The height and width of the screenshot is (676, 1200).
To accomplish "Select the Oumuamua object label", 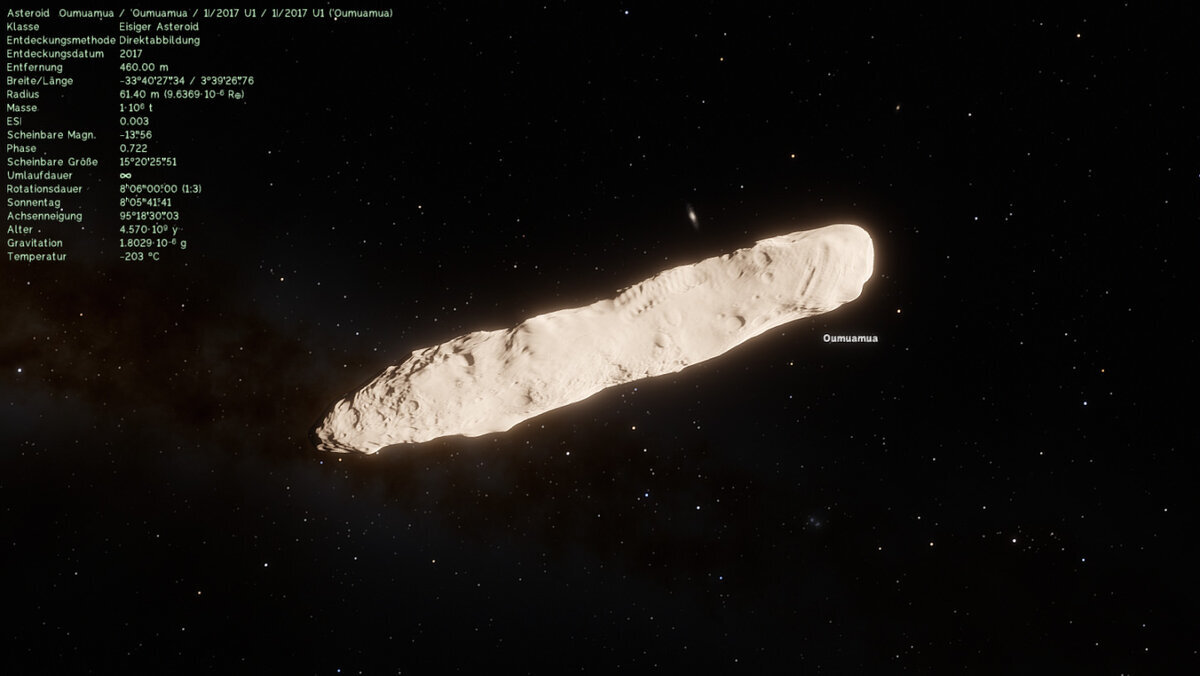I will point(850,338).
